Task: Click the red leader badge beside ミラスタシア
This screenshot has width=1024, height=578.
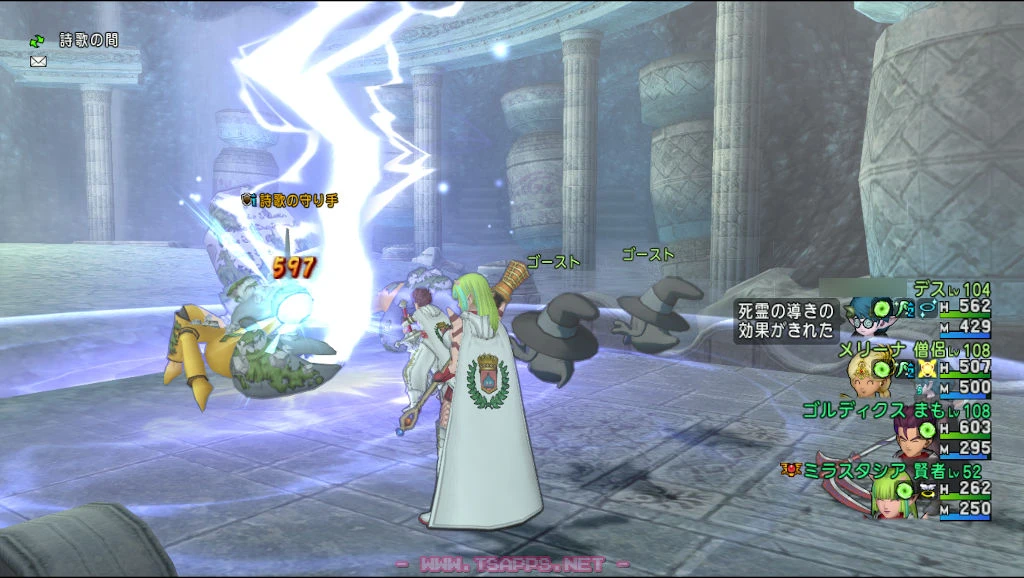Action: click(791, 468)
